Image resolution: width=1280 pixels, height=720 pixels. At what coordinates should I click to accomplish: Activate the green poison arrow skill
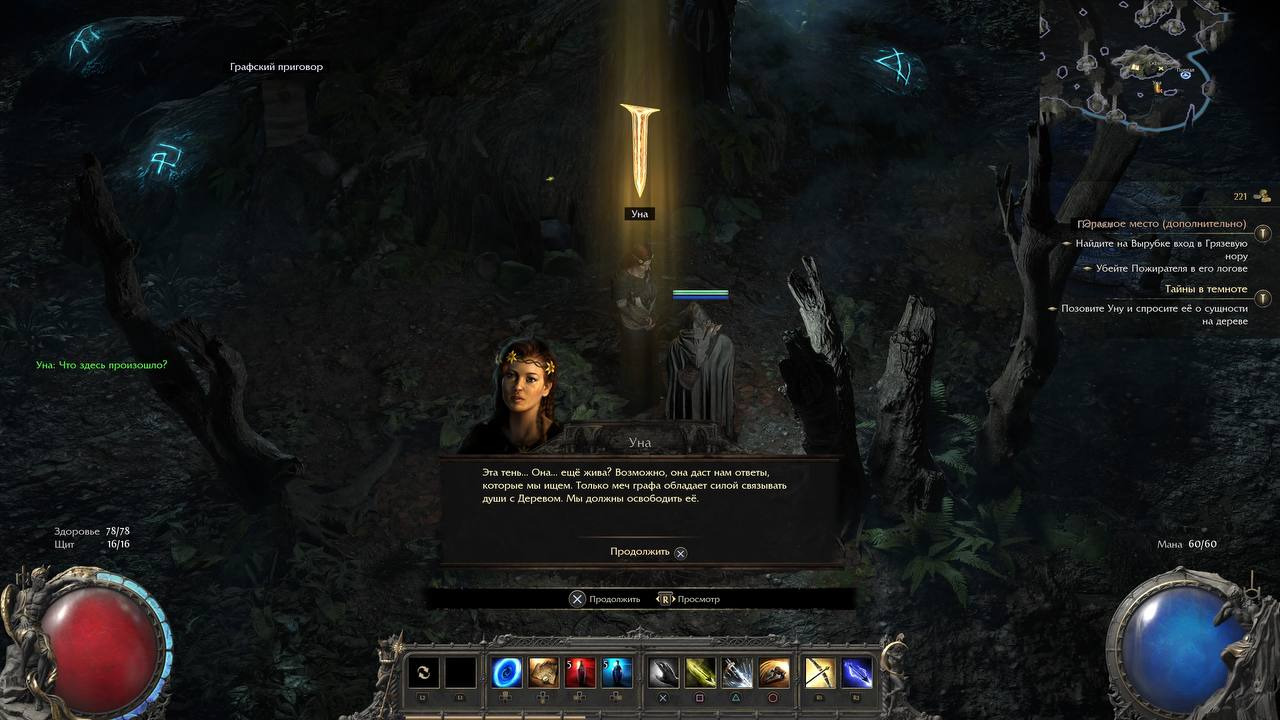point(700,673)
